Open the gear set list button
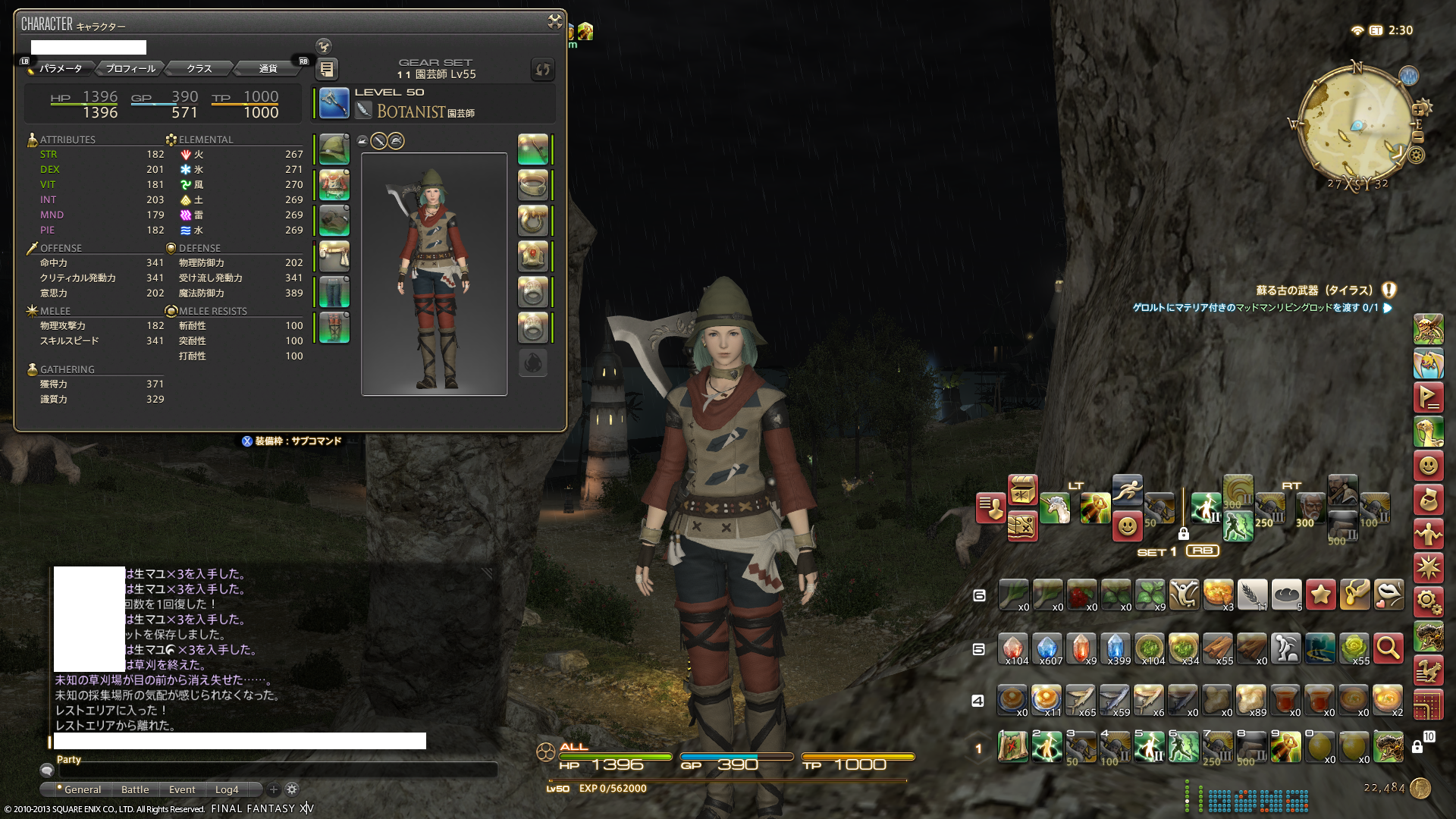Viewport: 1456px width, 819px height. coord(327,69)
